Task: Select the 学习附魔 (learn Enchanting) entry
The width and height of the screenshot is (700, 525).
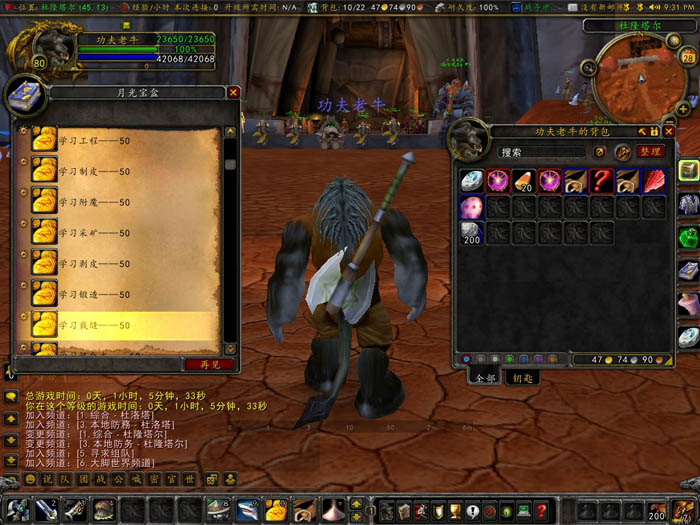Action: pyautogui.click(x=95, y=202)
